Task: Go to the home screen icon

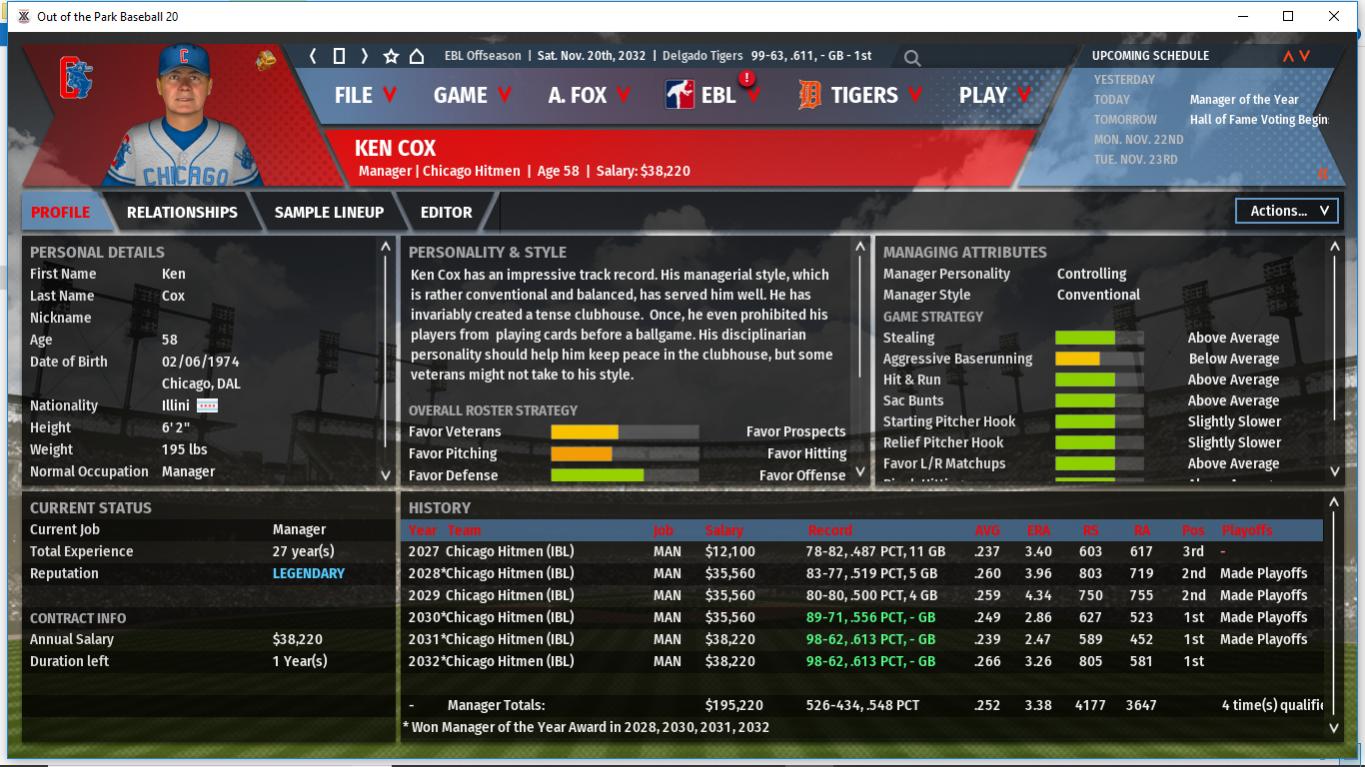Action: click(x=417, y=56)
